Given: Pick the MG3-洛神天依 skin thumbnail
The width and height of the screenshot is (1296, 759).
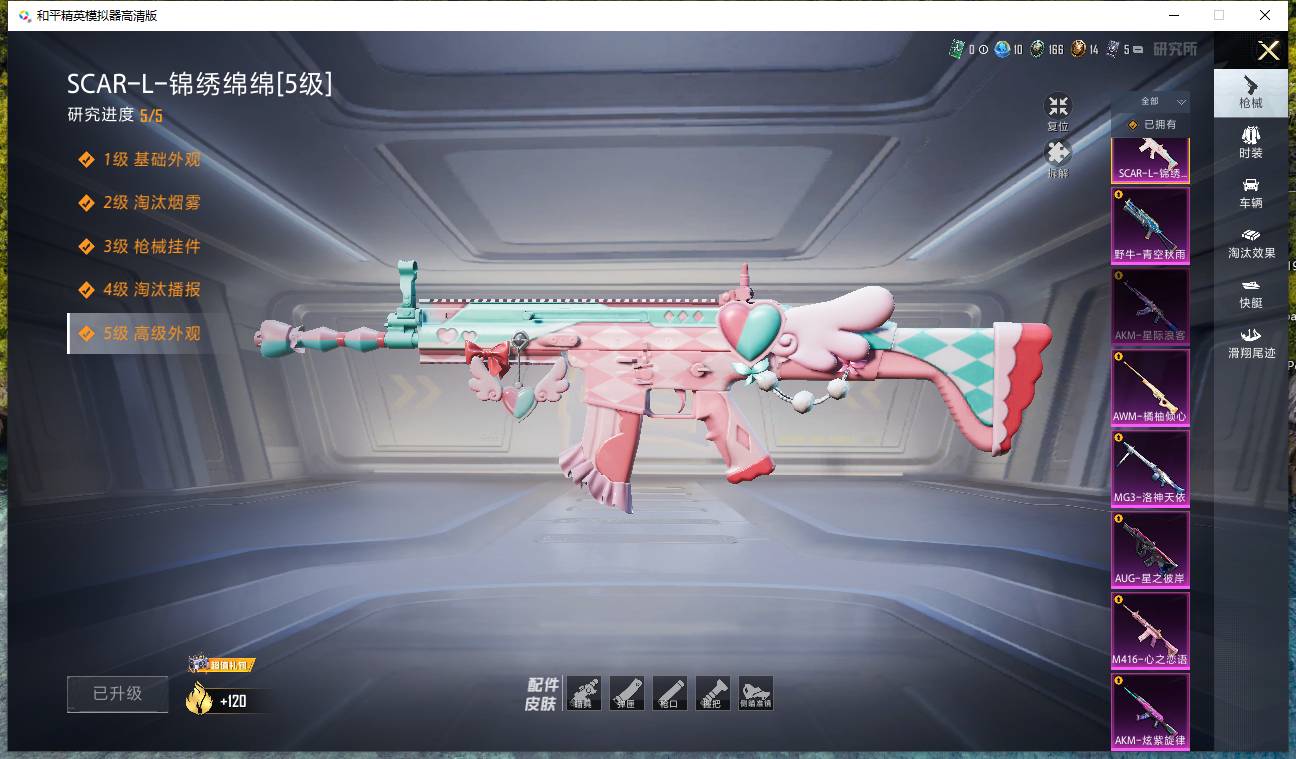Looking at the screenshot, I should tap(1150, 469).
